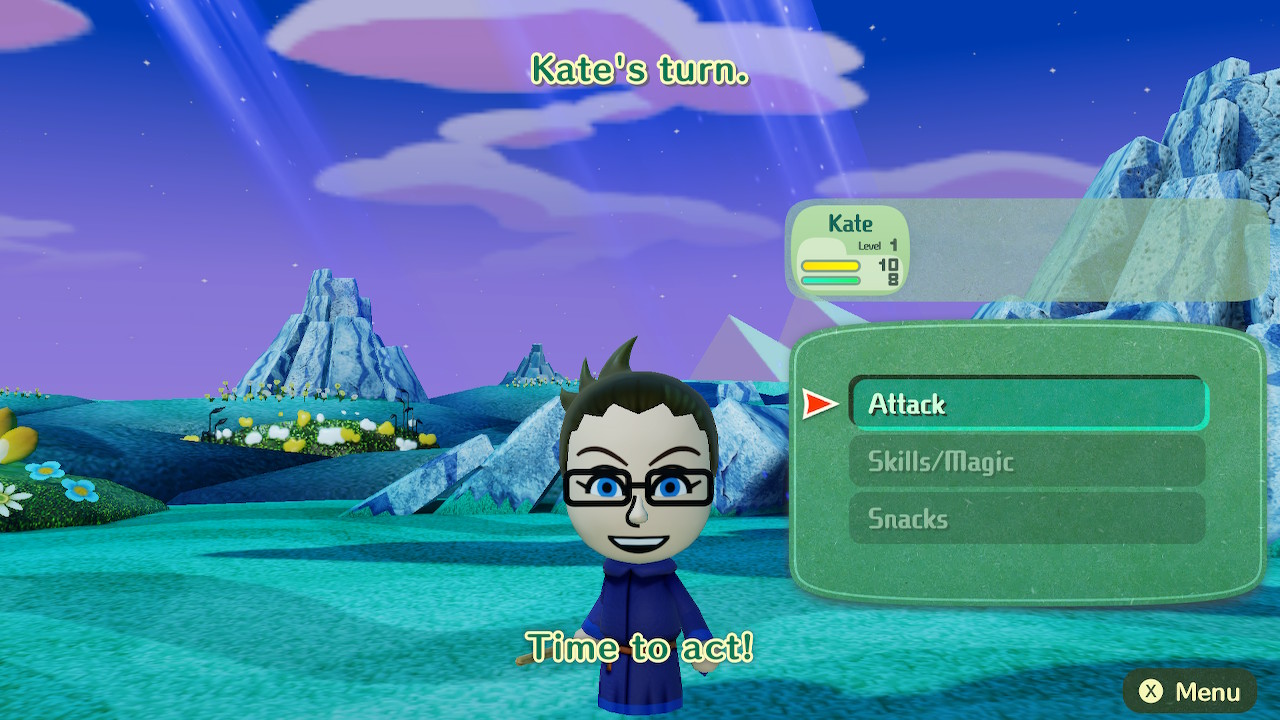
Task: Expand Kate's status card
Action: coord(846,250)
